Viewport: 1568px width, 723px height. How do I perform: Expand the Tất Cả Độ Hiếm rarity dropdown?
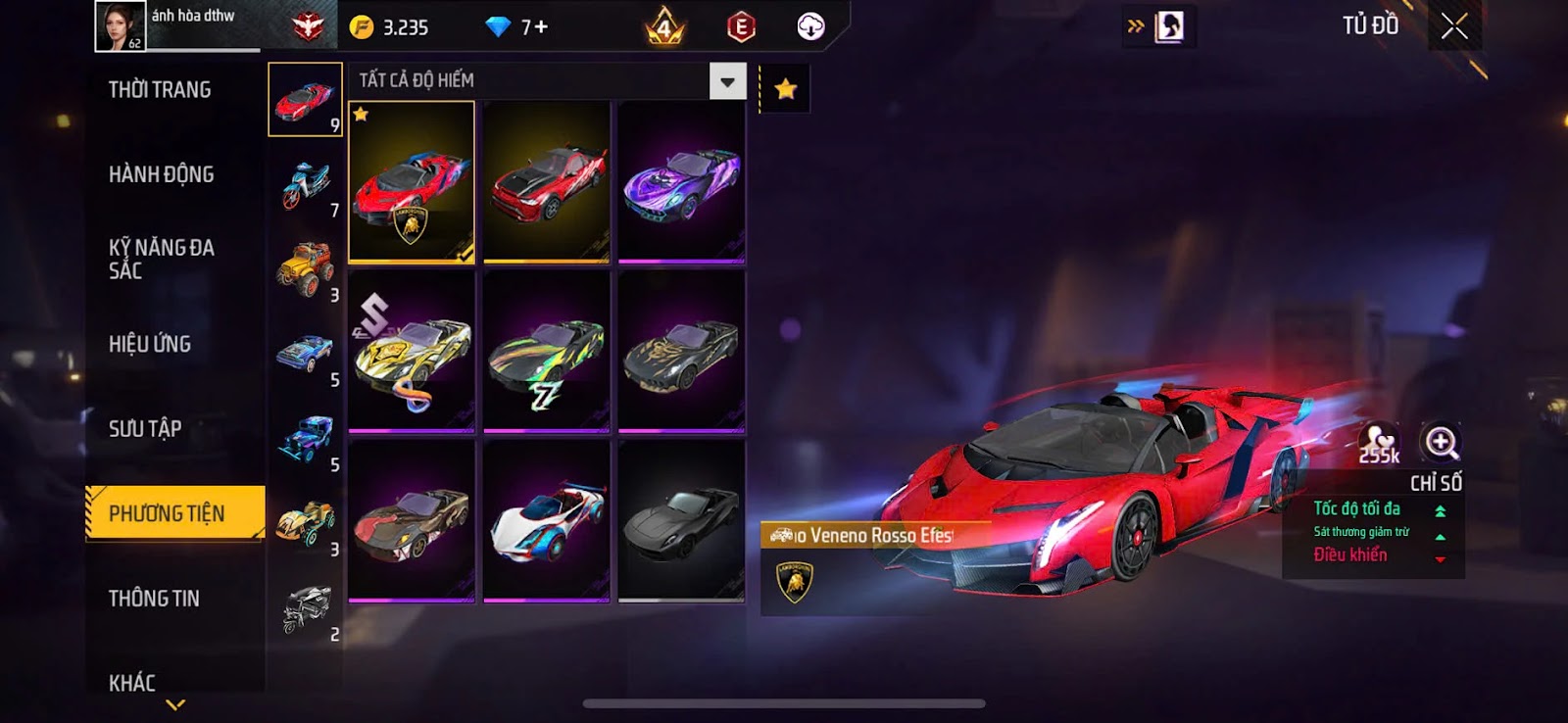point(727,81)
